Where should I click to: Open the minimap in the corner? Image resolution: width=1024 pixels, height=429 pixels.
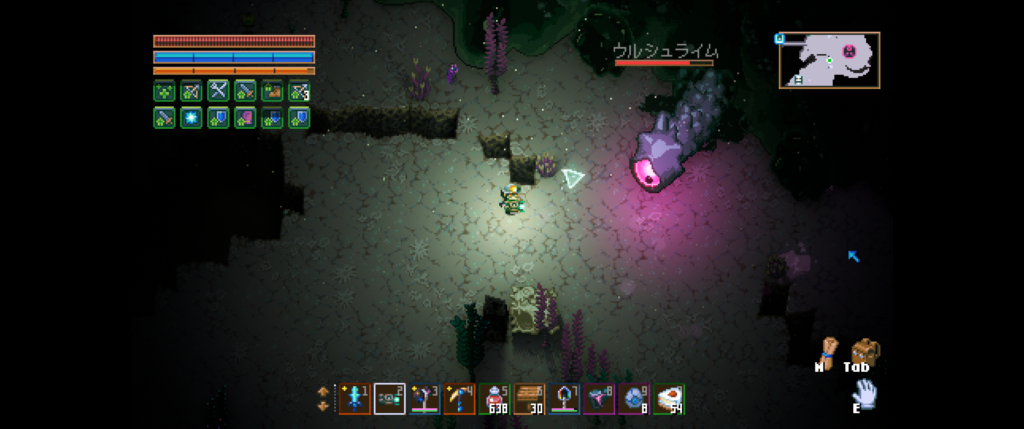(829, 60)
